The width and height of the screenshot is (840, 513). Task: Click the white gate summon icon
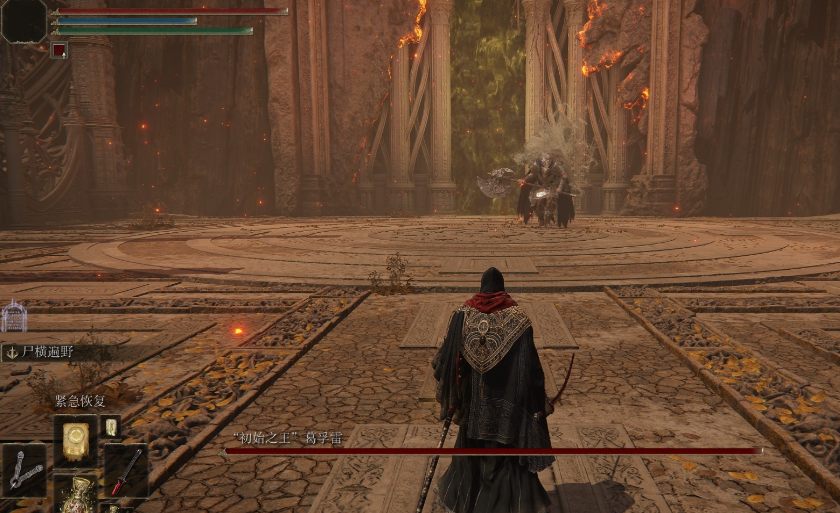pyautogui.click(x=14, y=318)
